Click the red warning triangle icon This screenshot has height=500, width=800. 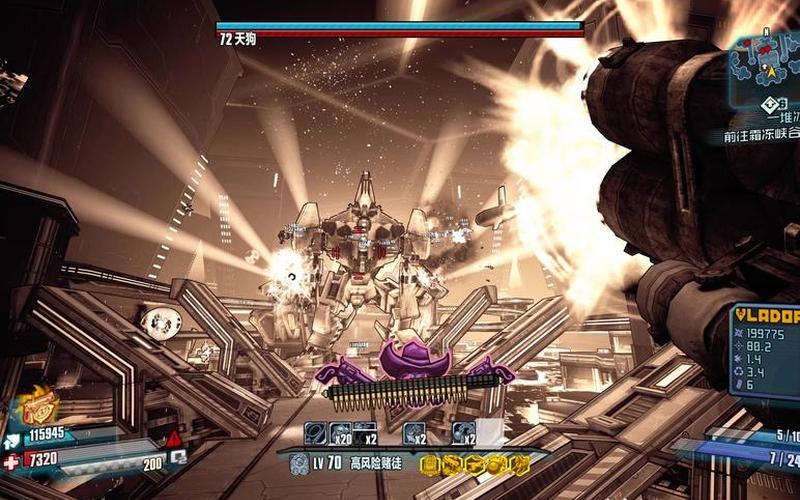click(174, 439)
